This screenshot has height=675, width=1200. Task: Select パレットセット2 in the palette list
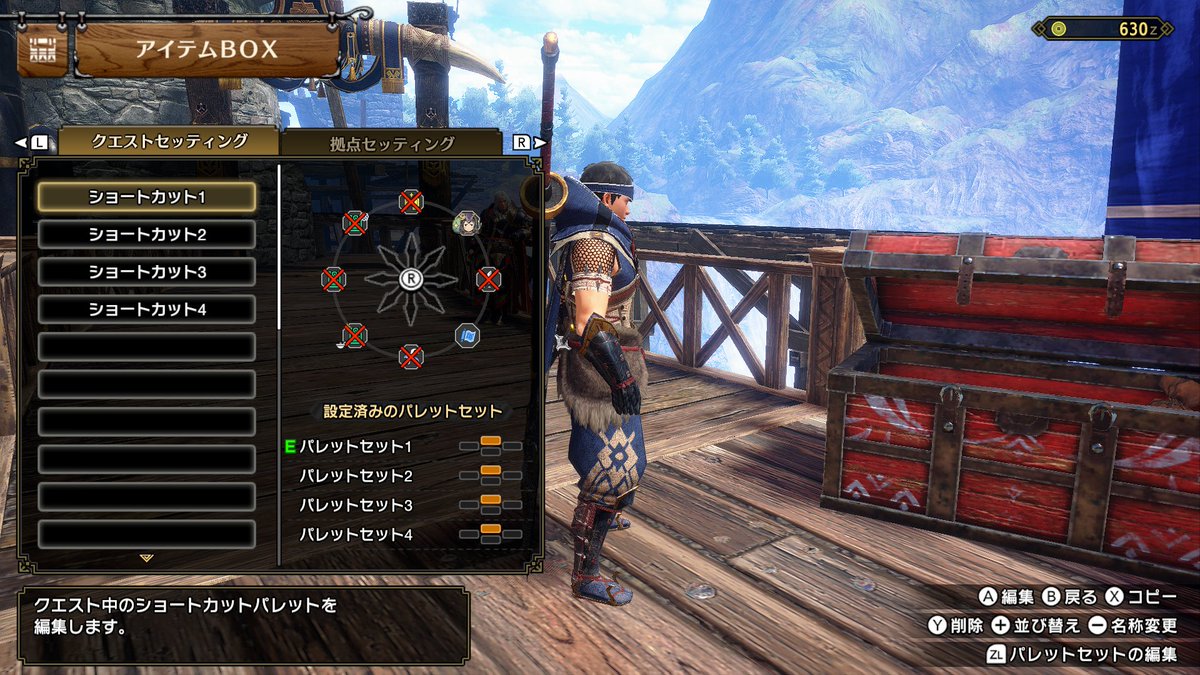(x=356, y=476)
